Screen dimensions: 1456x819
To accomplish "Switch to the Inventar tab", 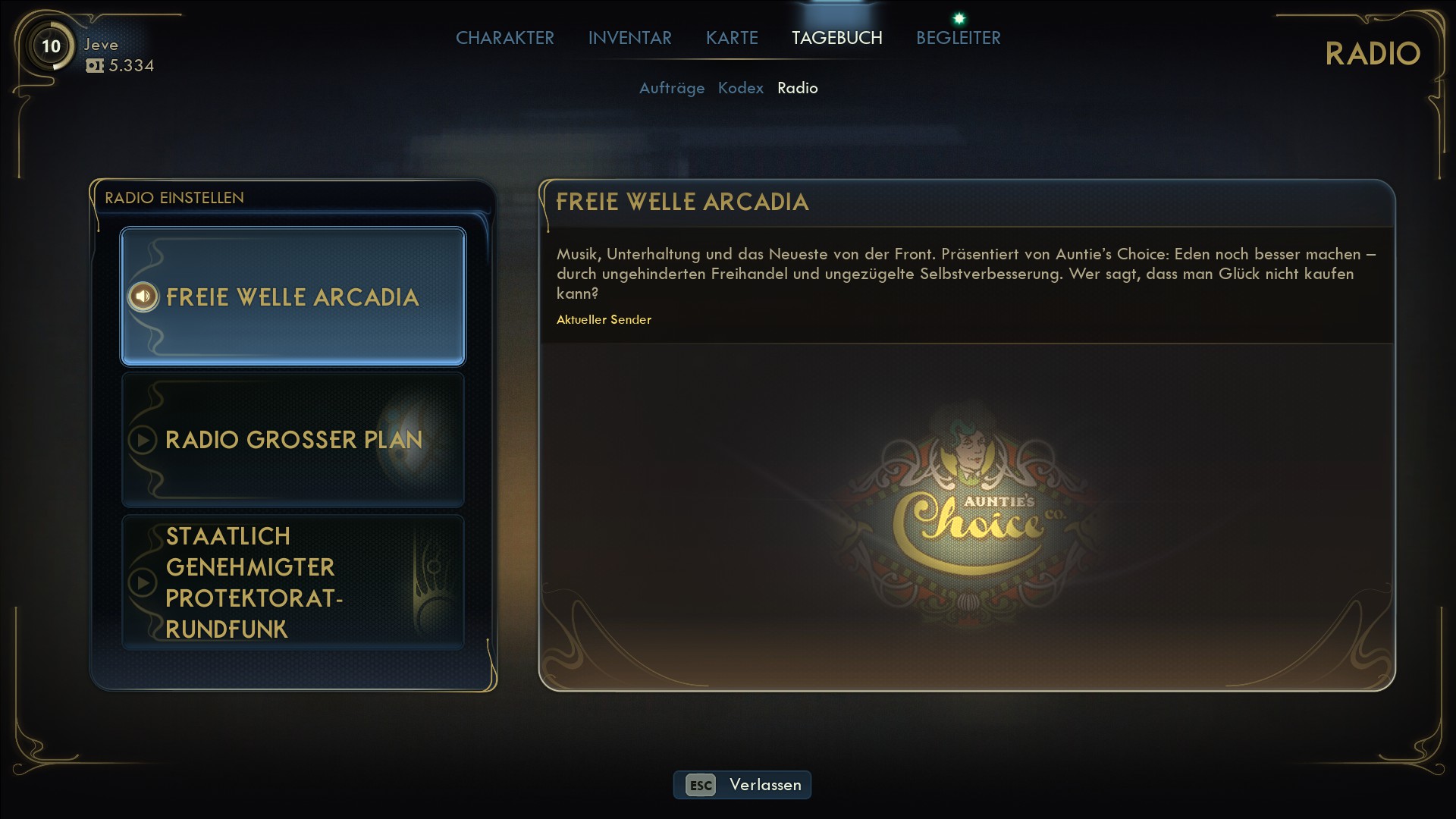I will point(629,38).
